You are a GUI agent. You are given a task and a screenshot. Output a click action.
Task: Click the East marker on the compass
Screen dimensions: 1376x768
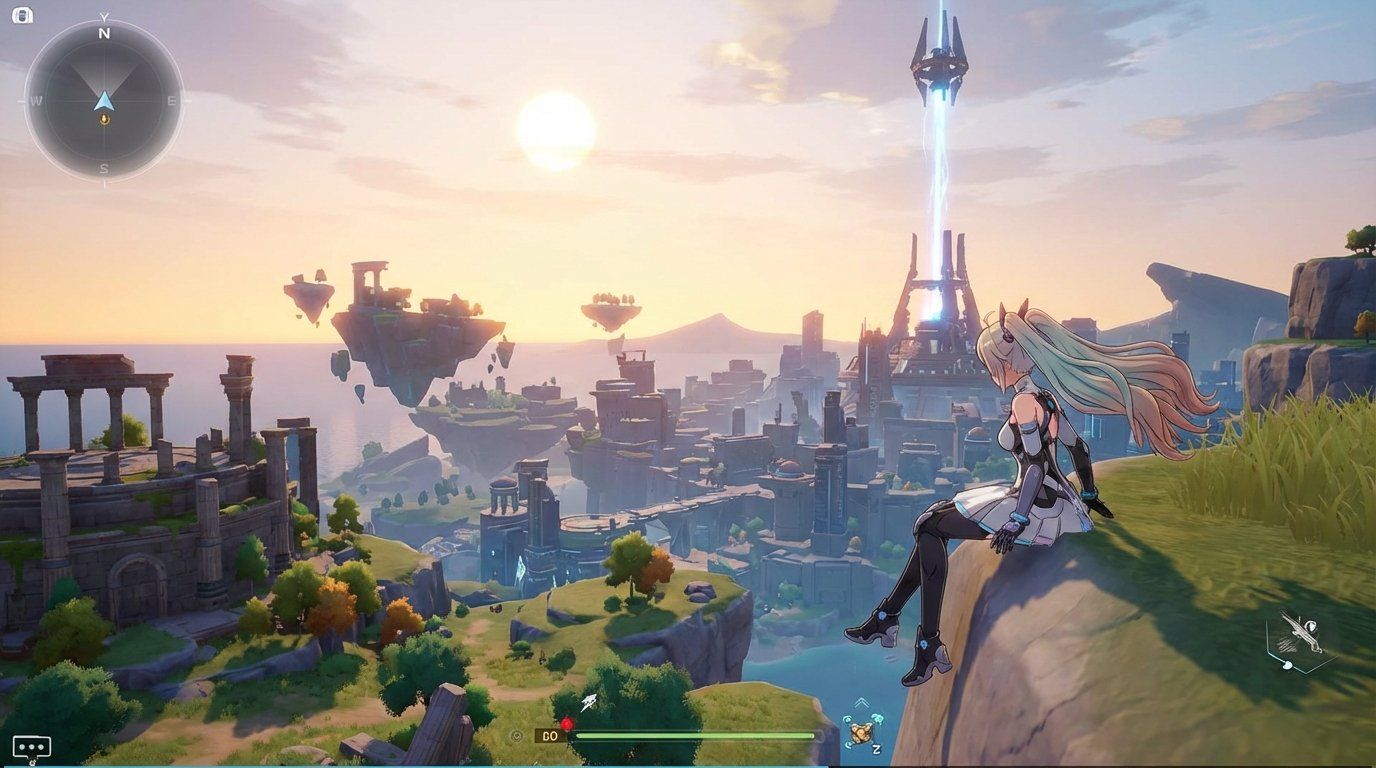(172, 100)
